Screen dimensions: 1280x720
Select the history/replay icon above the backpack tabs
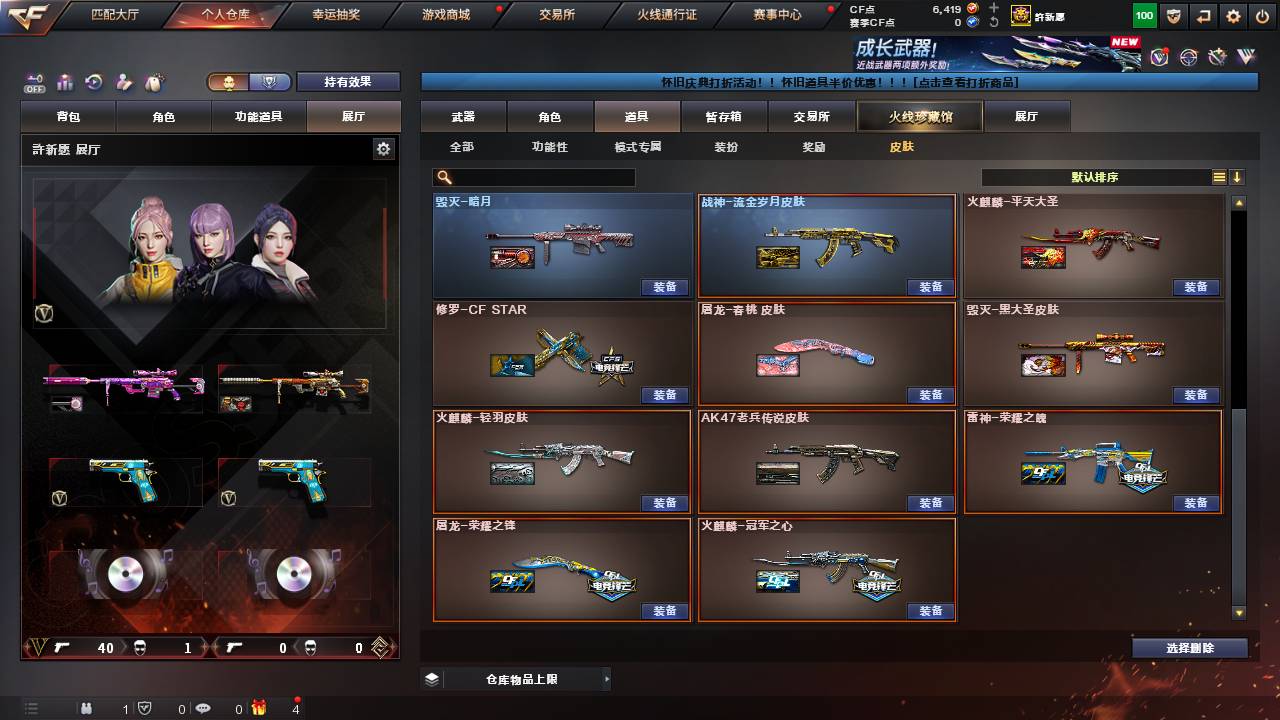click(x=92, y=81)
